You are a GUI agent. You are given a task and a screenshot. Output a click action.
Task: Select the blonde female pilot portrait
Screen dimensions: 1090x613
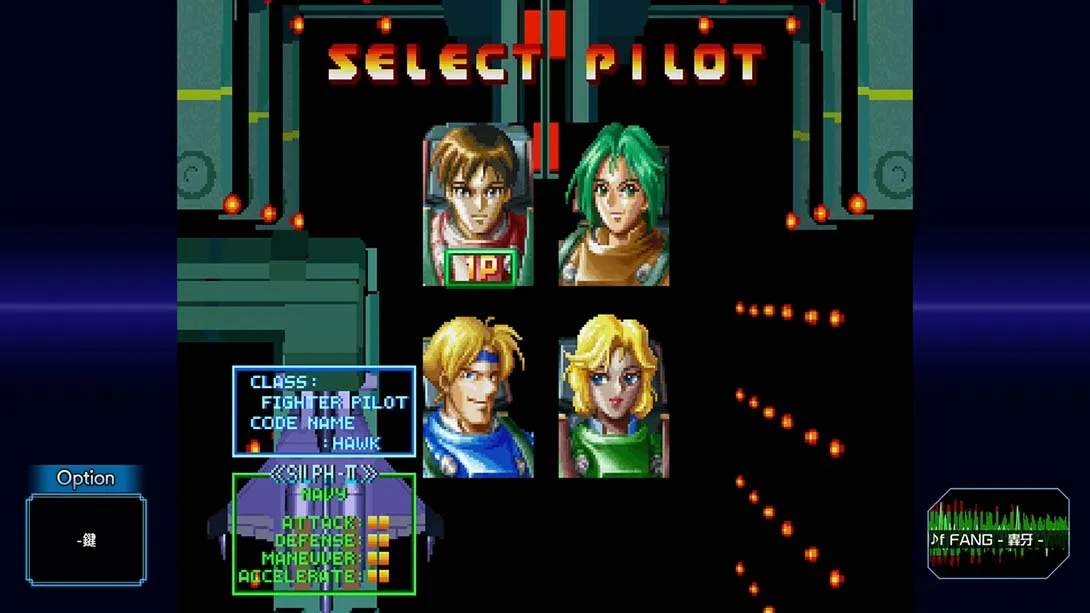pyautogui.click(x=613, y=396)
